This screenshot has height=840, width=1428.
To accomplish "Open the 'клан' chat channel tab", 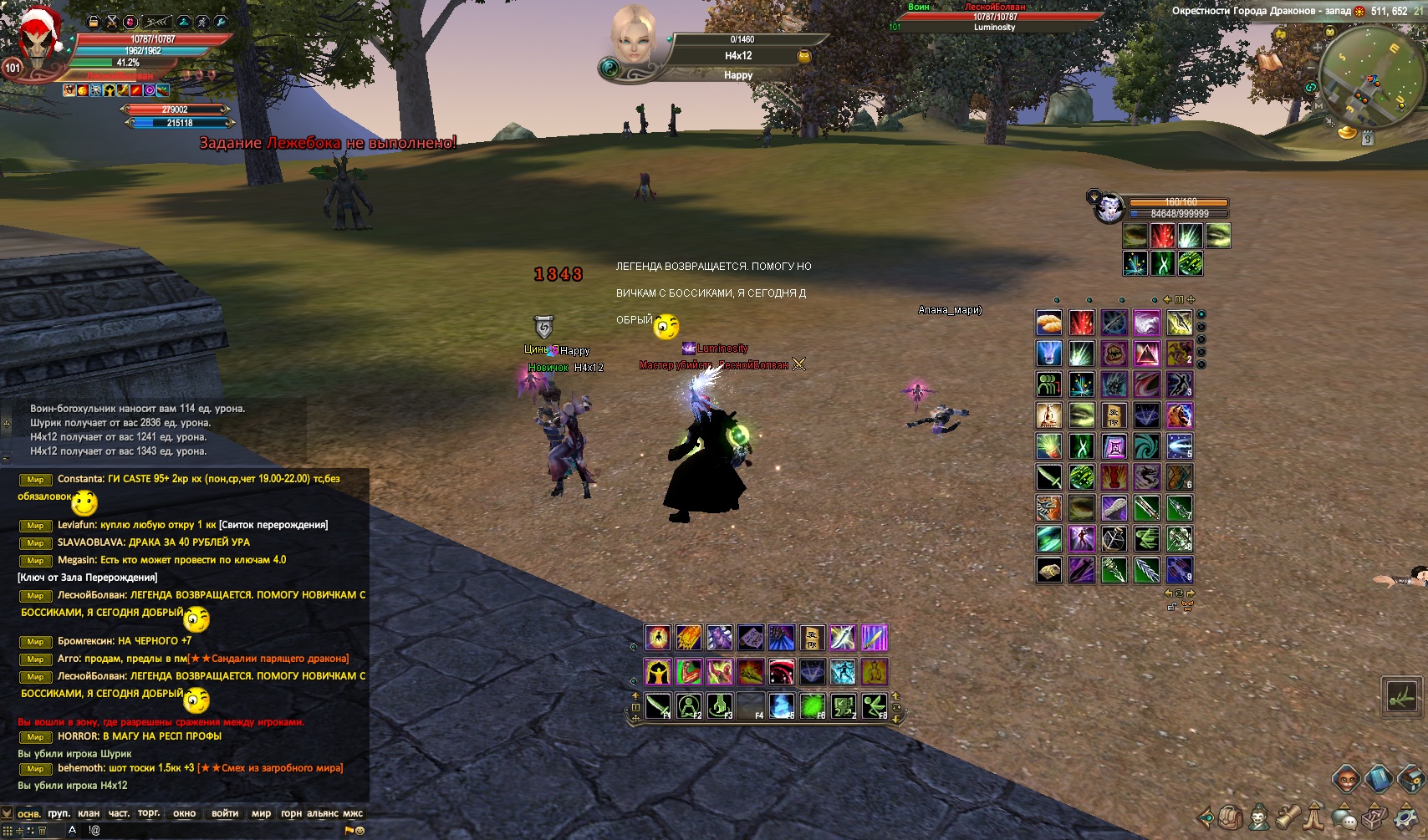I will (x=89, y=813).
